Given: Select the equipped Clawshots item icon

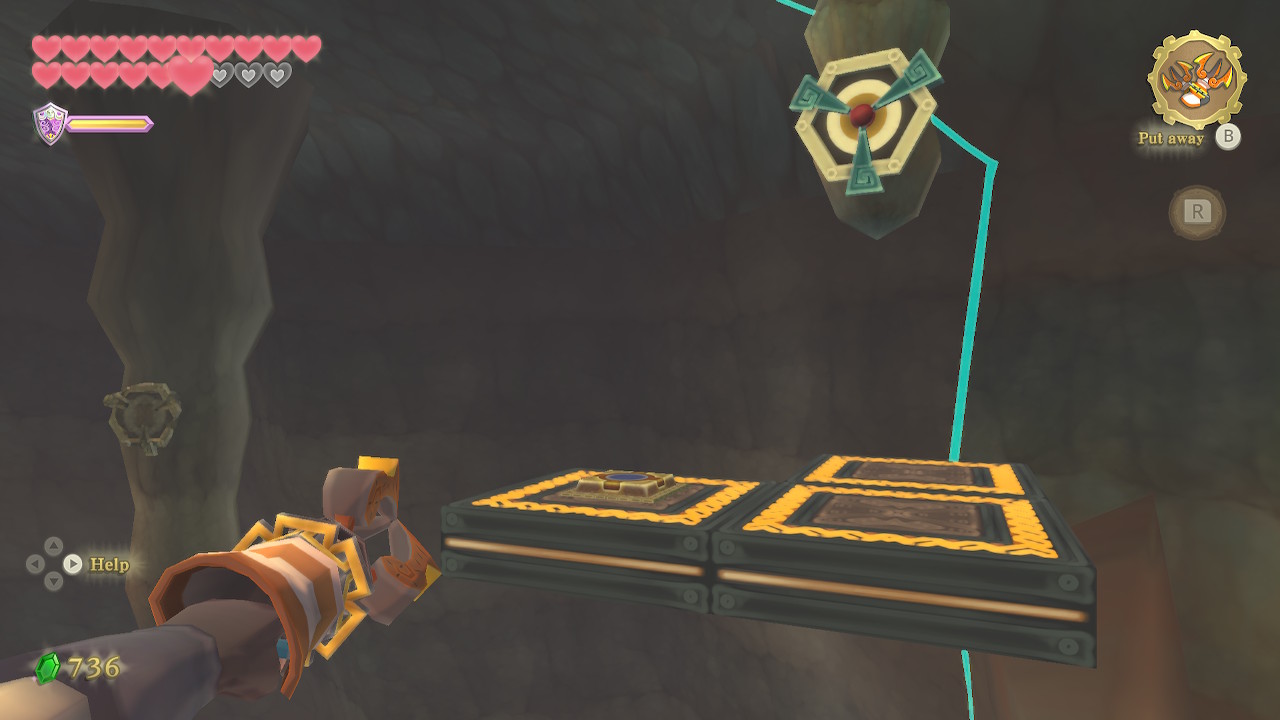Looking at the screenshot, I should [1196, 79].
